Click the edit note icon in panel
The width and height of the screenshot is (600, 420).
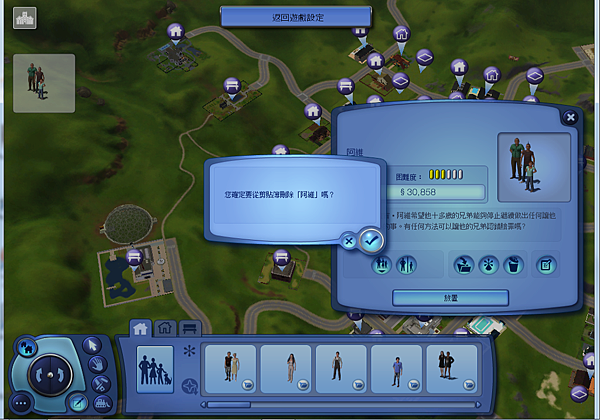pos(546,265)
